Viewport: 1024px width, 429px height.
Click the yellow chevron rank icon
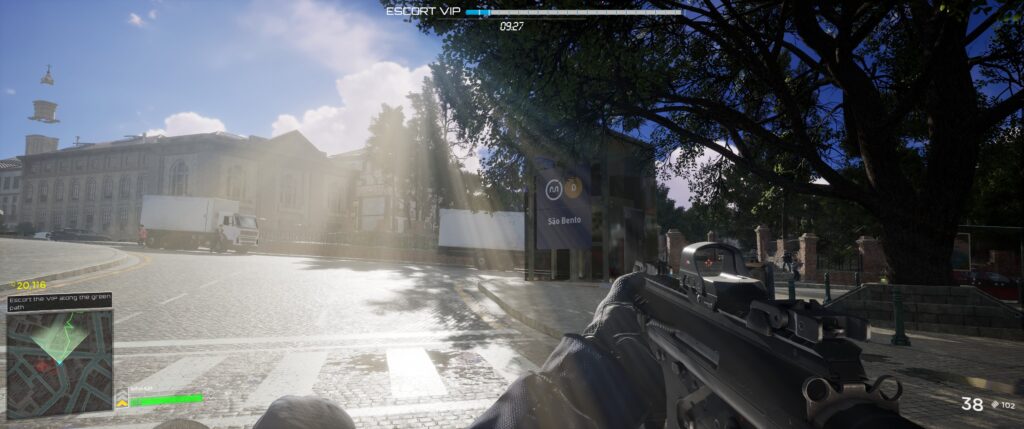point(122,402)
